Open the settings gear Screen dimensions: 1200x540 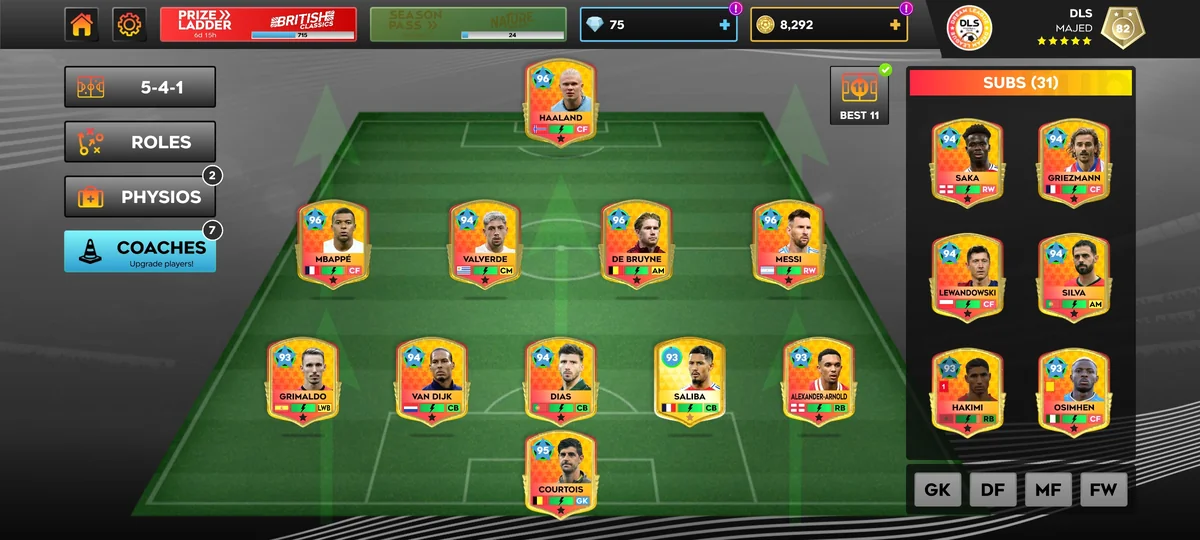pos(129,25)
